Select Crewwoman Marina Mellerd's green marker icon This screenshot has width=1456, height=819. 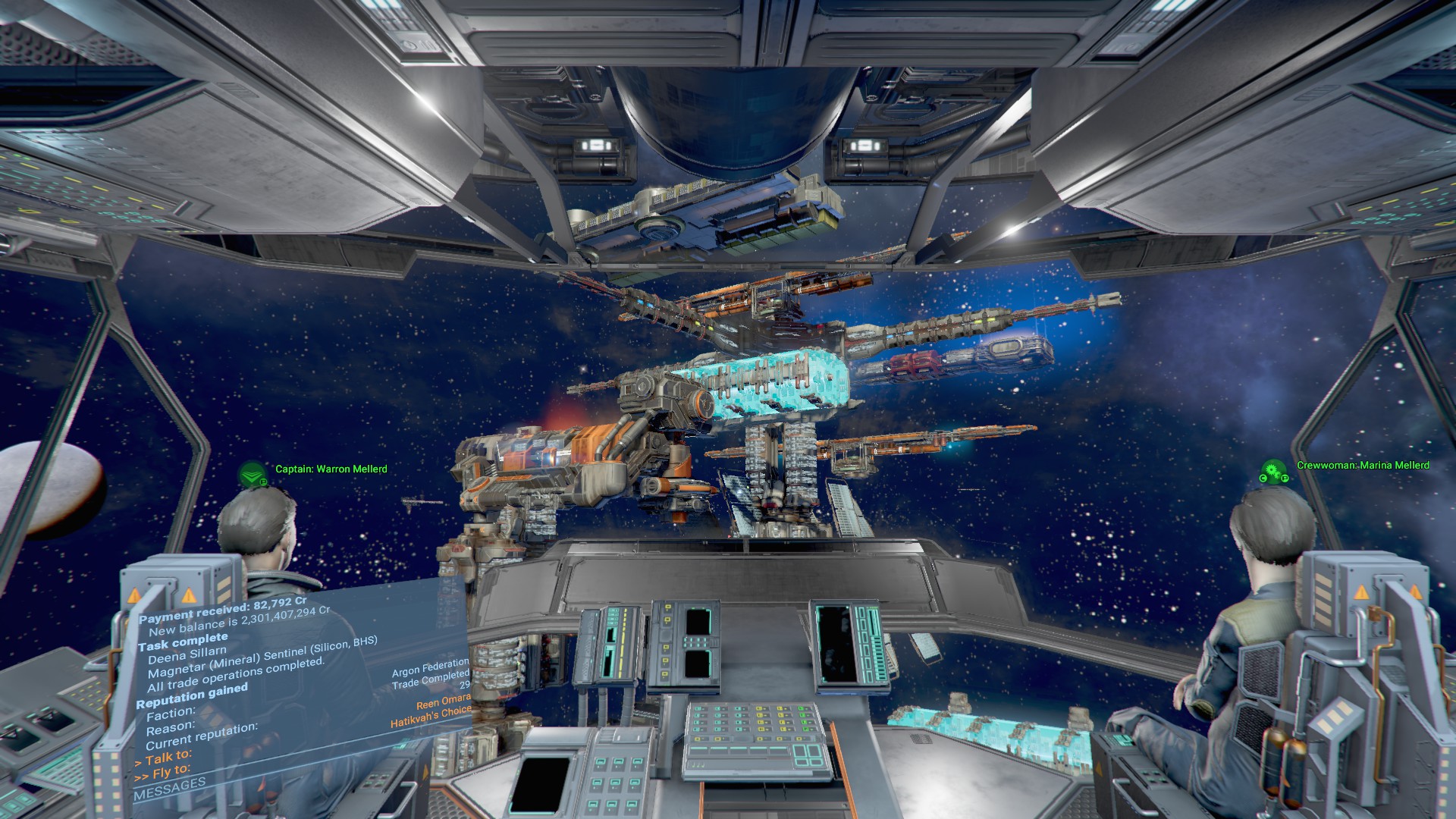click(x=1274, y=471)
